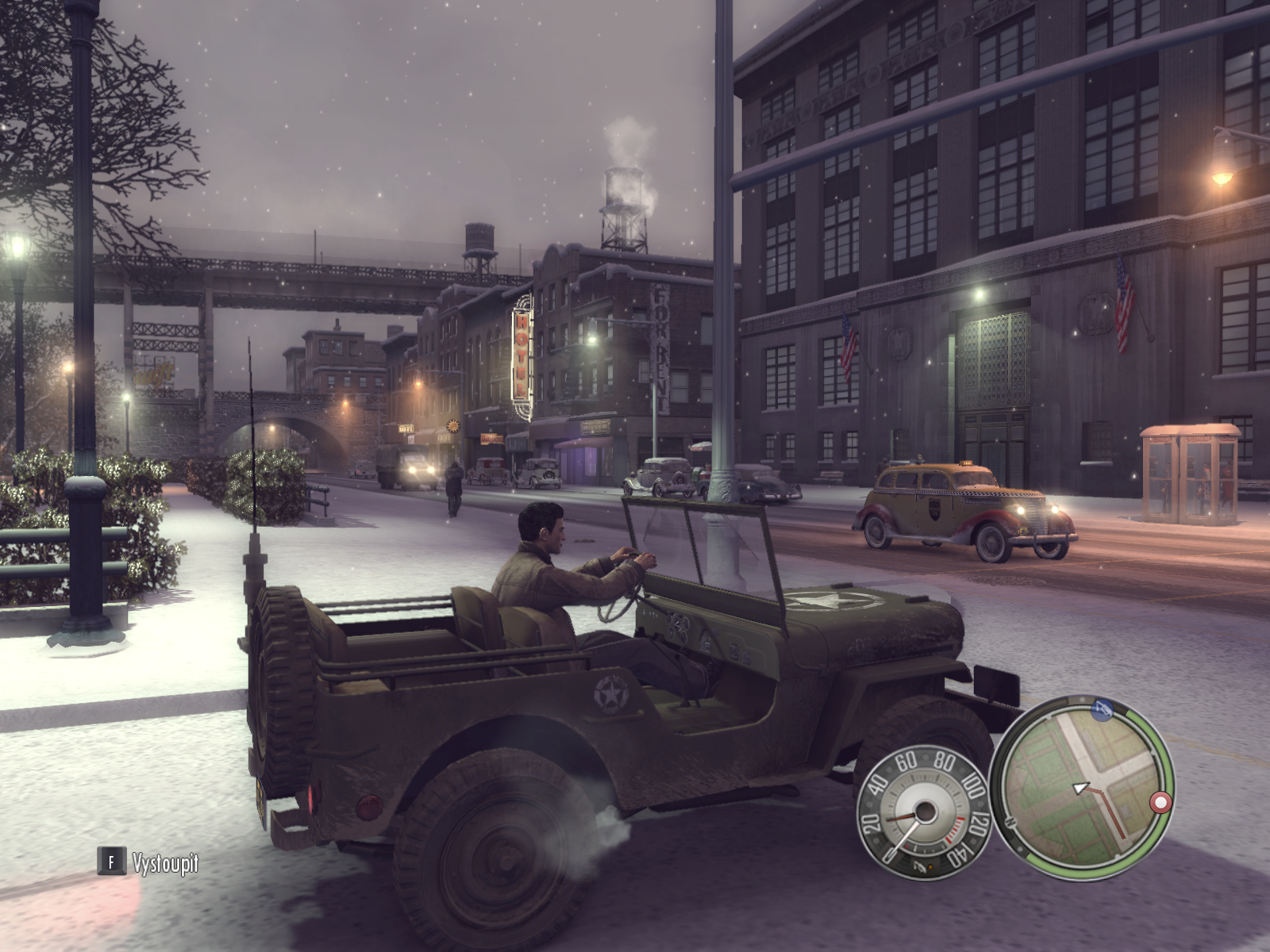1270x952 pixels.
Task: Click the circular street minimap
Action: tap(1082, 787)
